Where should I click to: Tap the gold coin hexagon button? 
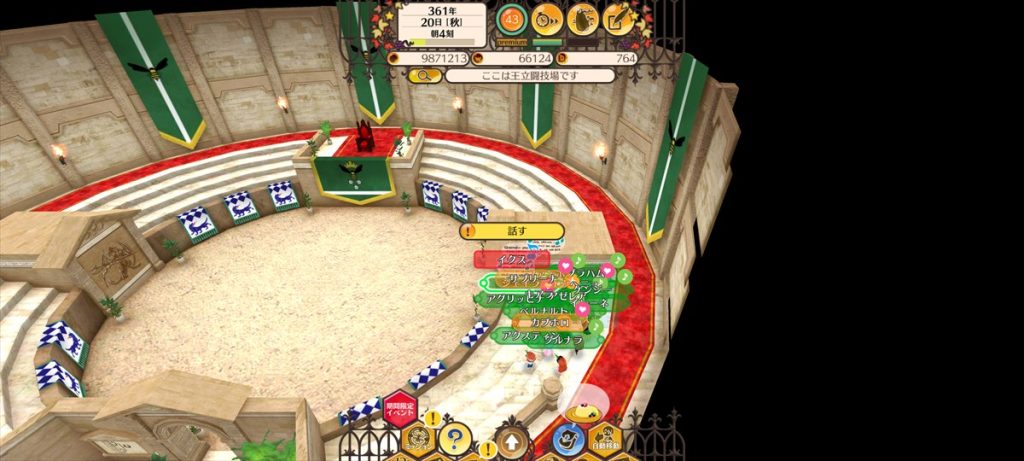click(418, 438)
